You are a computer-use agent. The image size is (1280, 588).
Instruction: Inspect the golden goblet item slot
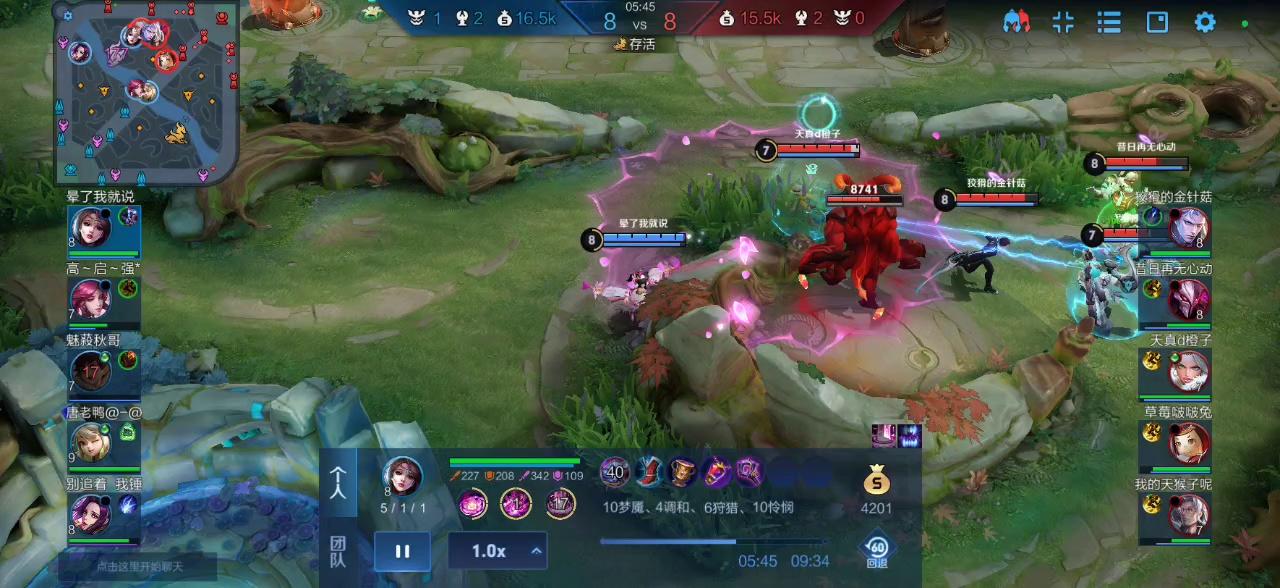682,472
